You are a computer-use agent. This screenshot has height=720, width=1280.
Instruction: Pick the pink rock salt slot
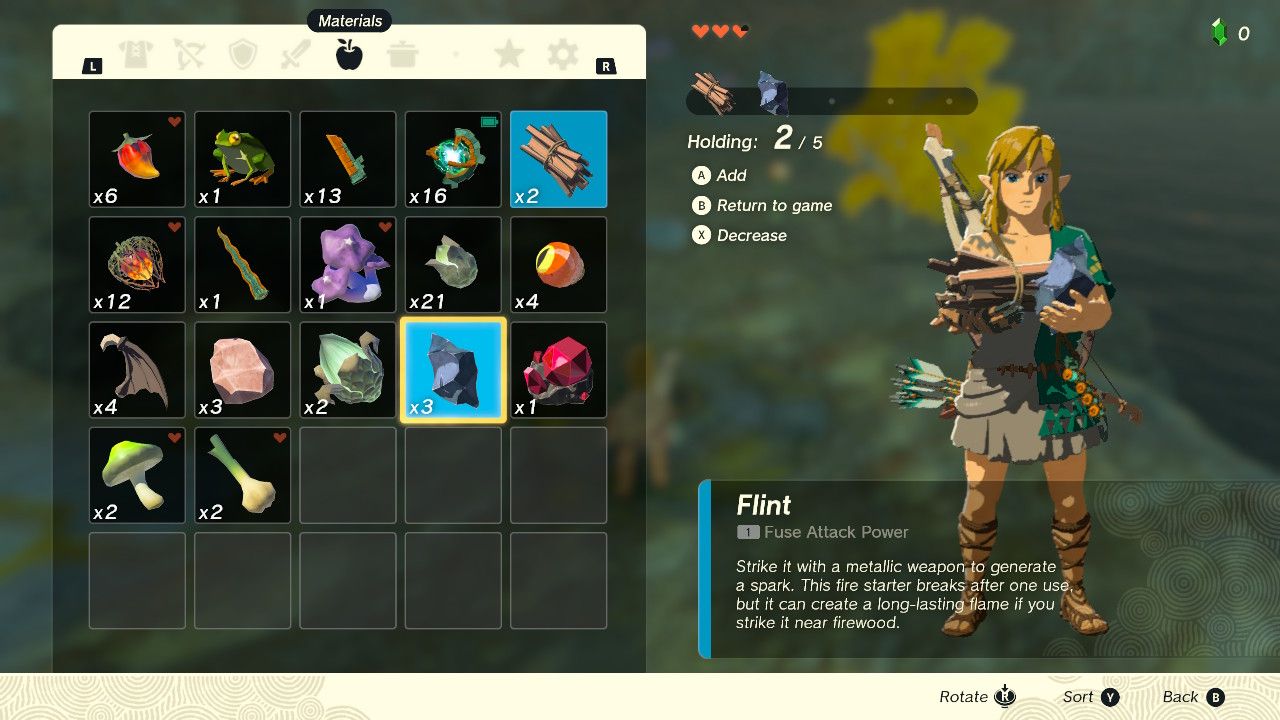pyautogui.click(x=242, y=370)
